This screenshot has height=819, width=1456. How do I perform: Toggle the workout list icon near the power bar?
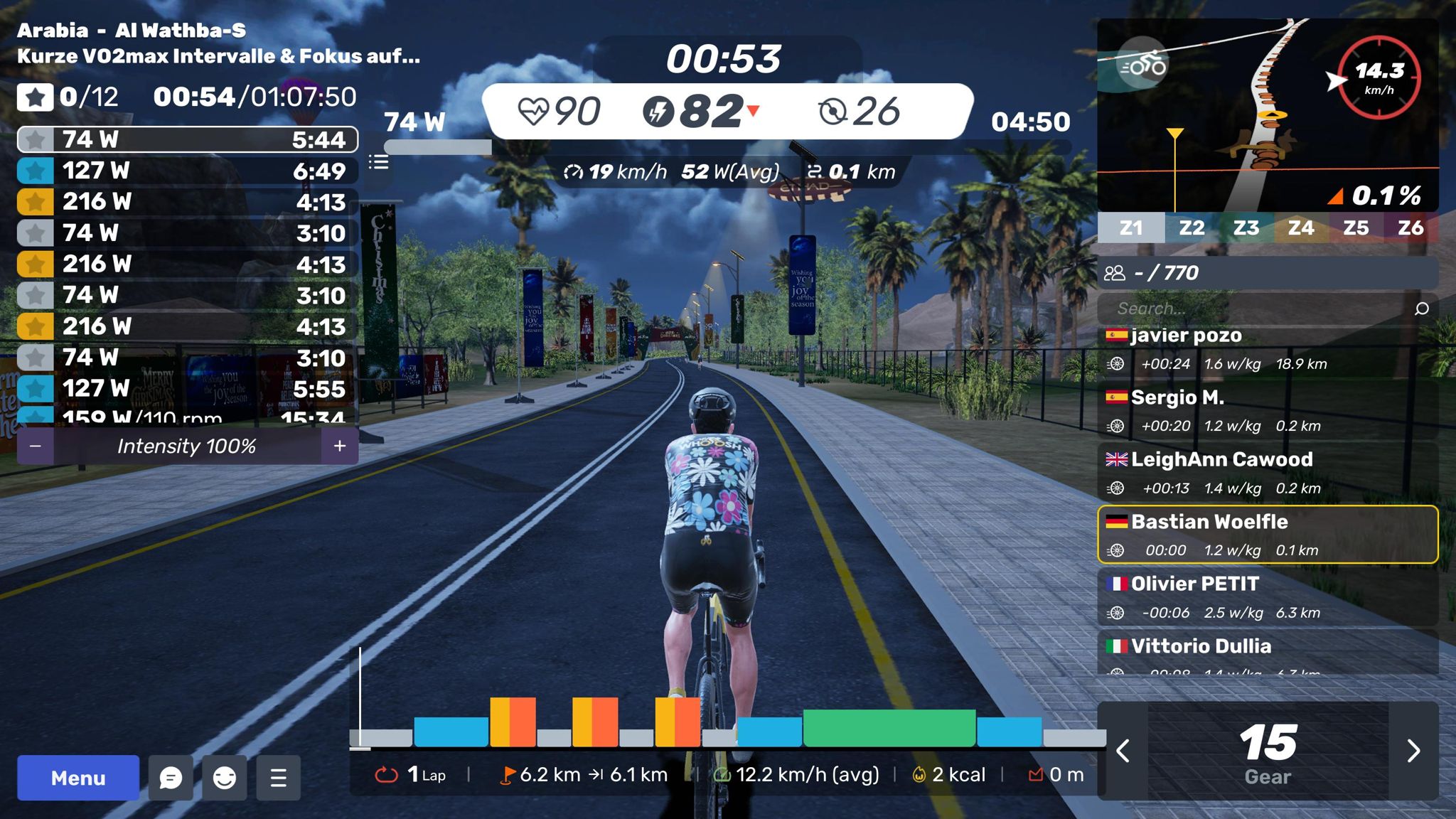coord(379,163)
